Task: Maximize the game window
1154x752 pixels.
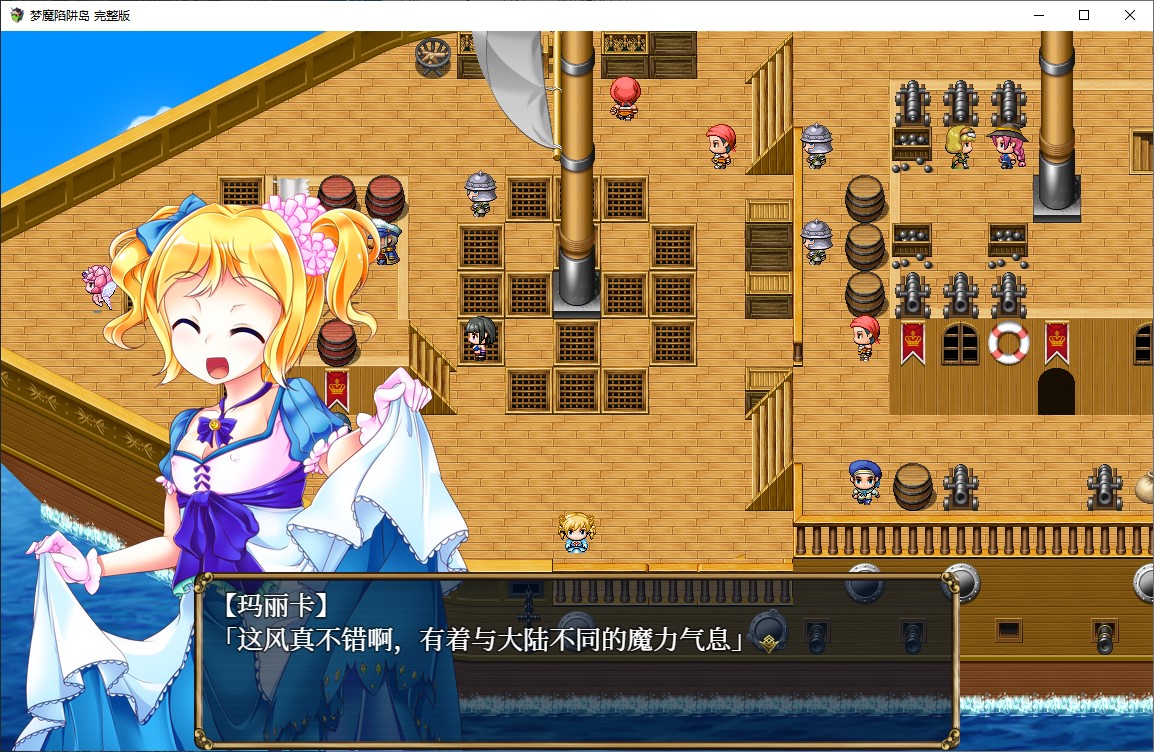Action: click(1084, 15)
